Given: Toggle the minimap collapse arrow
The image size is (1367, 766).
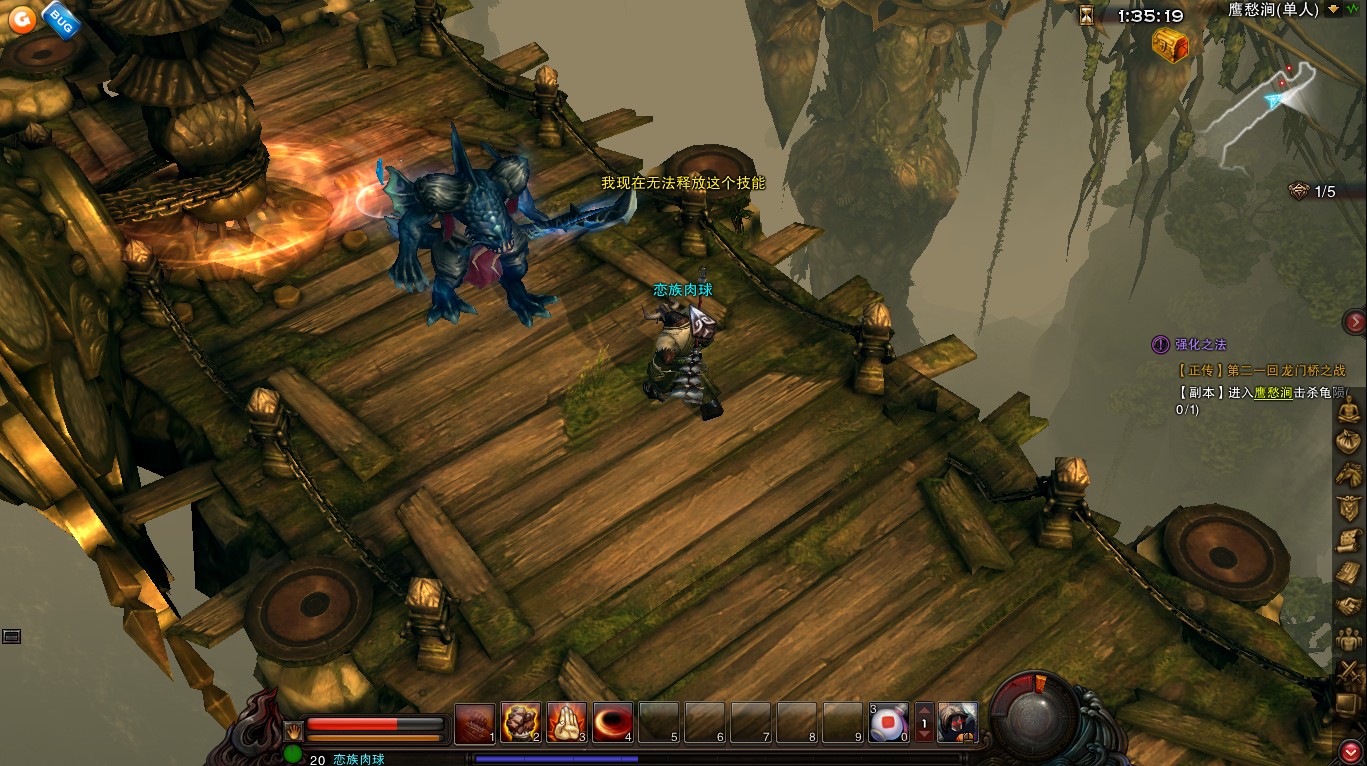Looking at the screenshot, I should pyautogui.click(x=1333, y=9).
